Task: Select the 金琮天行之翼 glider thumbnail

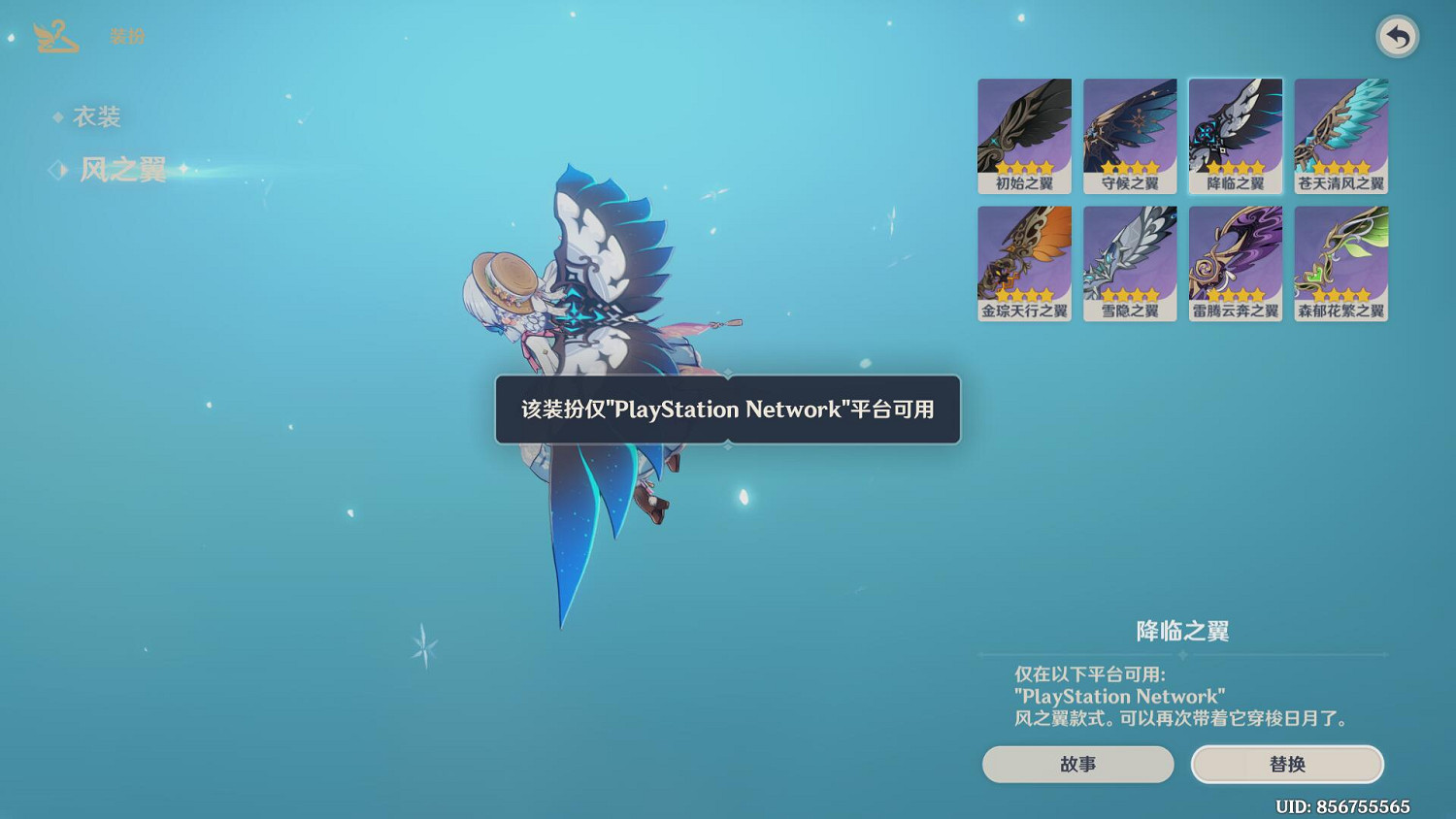Action: pos(1024,263)
